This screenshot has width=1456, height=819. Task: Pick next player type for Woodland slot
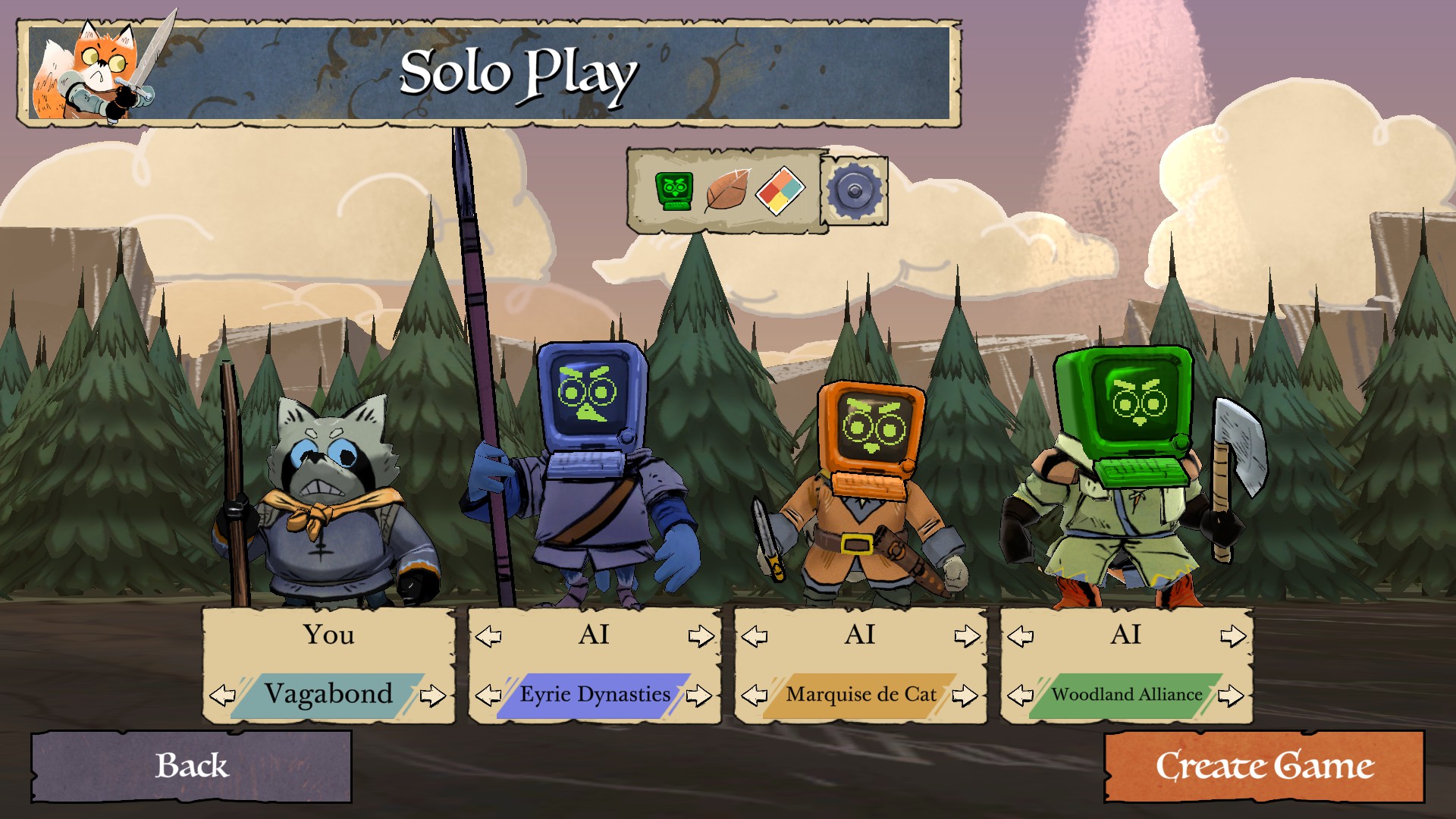1234,635
